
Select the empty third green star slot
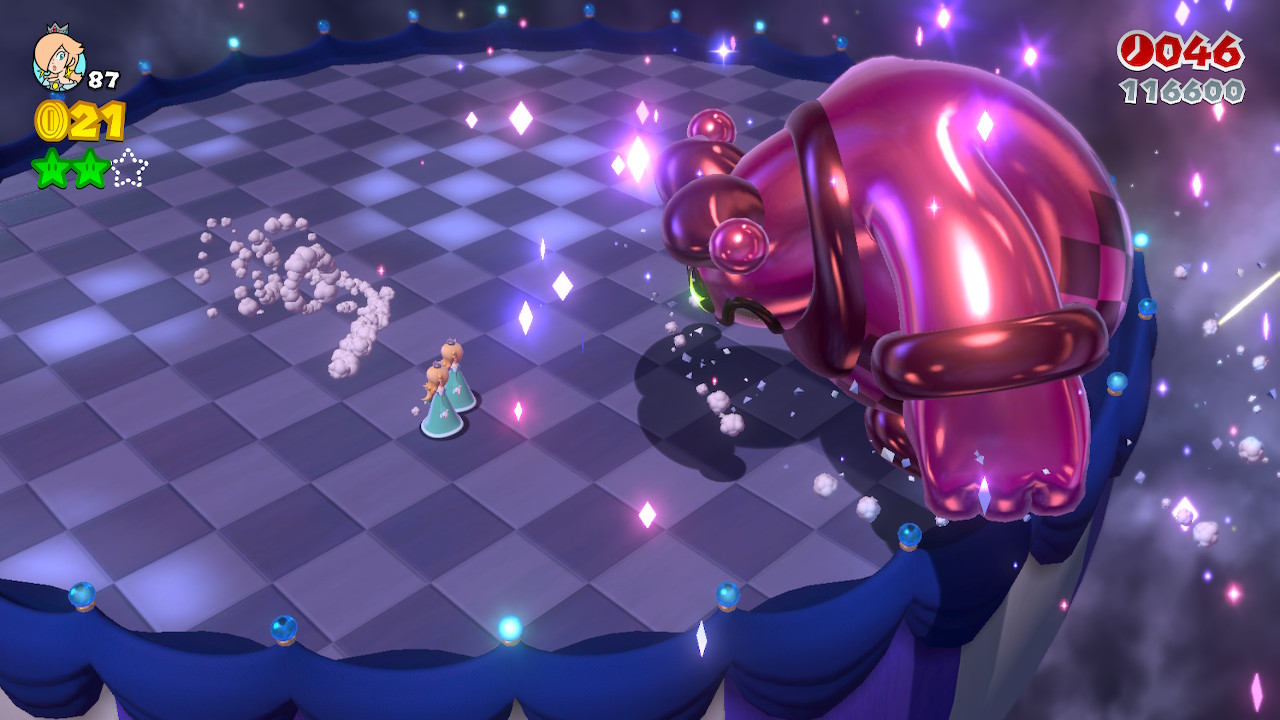tap(128, 168)
